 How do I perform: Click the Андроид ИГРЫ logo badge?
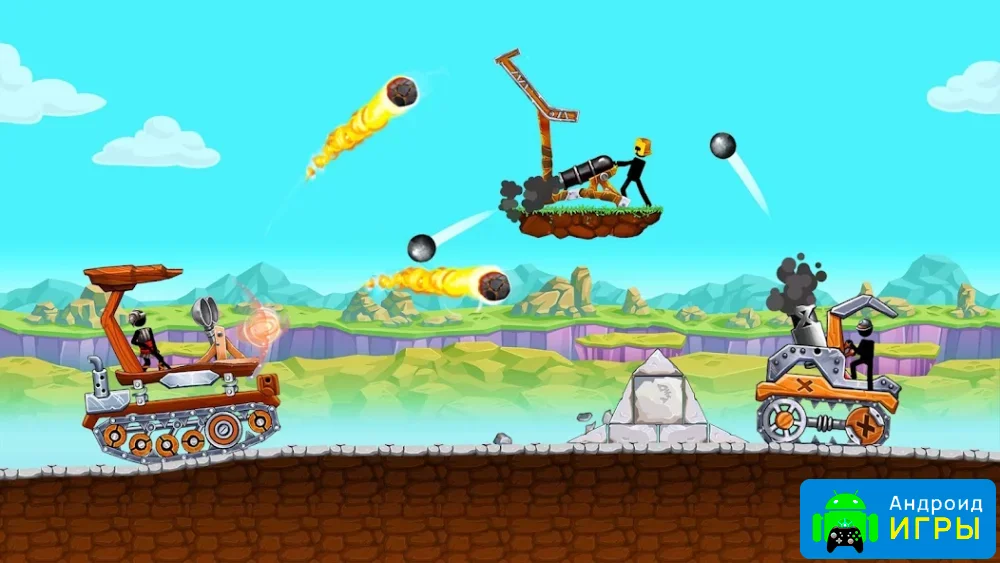point(897,518)
